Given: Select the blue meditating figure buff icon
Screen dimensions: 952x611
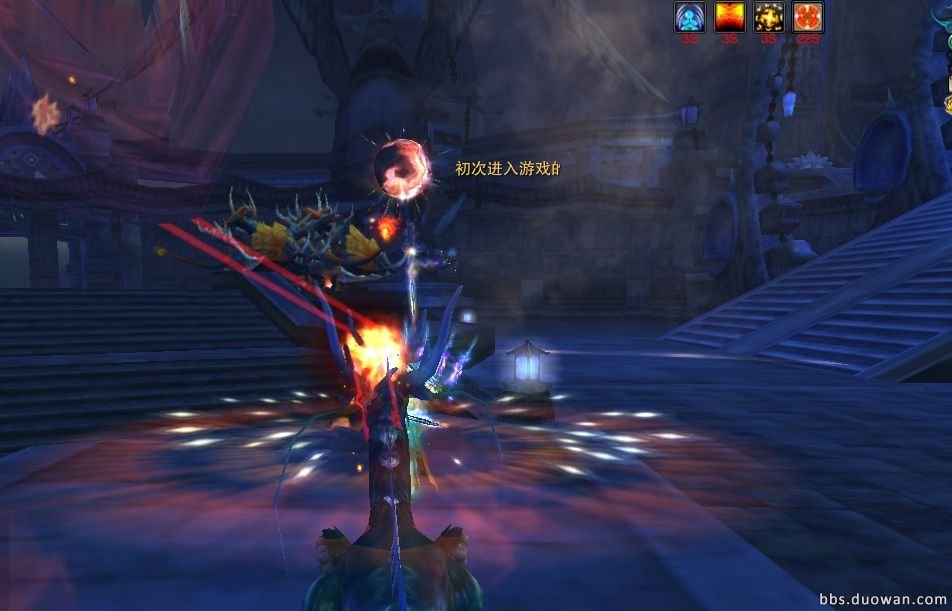Looking at the screenshot, I should [690, 16].
